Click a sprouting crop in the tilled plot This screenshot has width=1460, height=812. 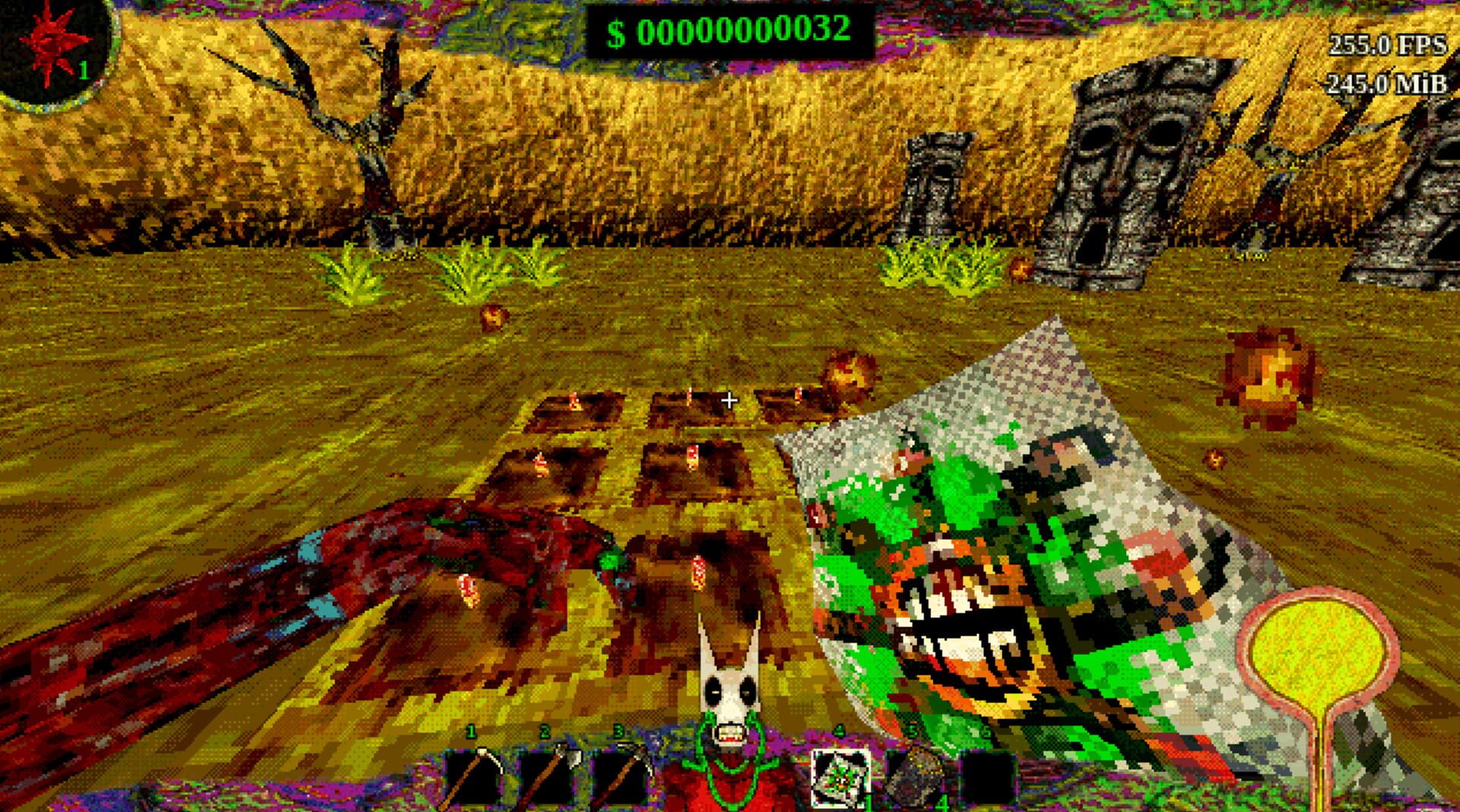[x=694, y=458]
